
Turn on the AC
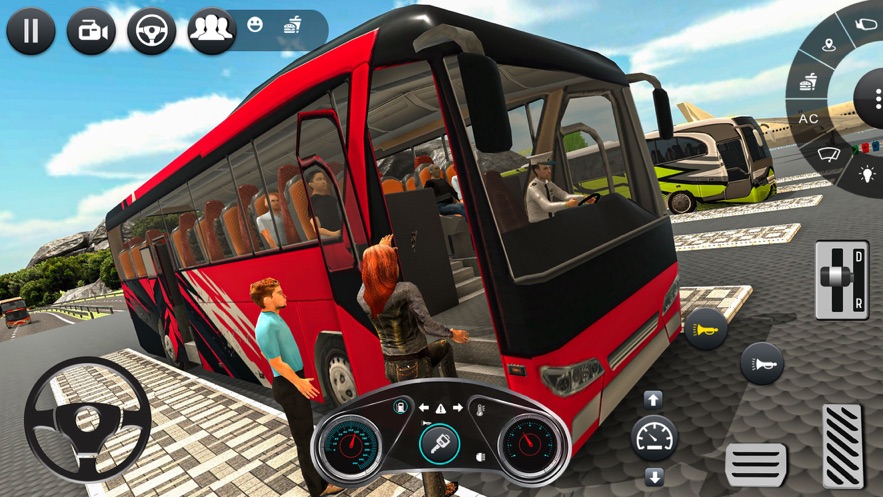click(808, 119)
